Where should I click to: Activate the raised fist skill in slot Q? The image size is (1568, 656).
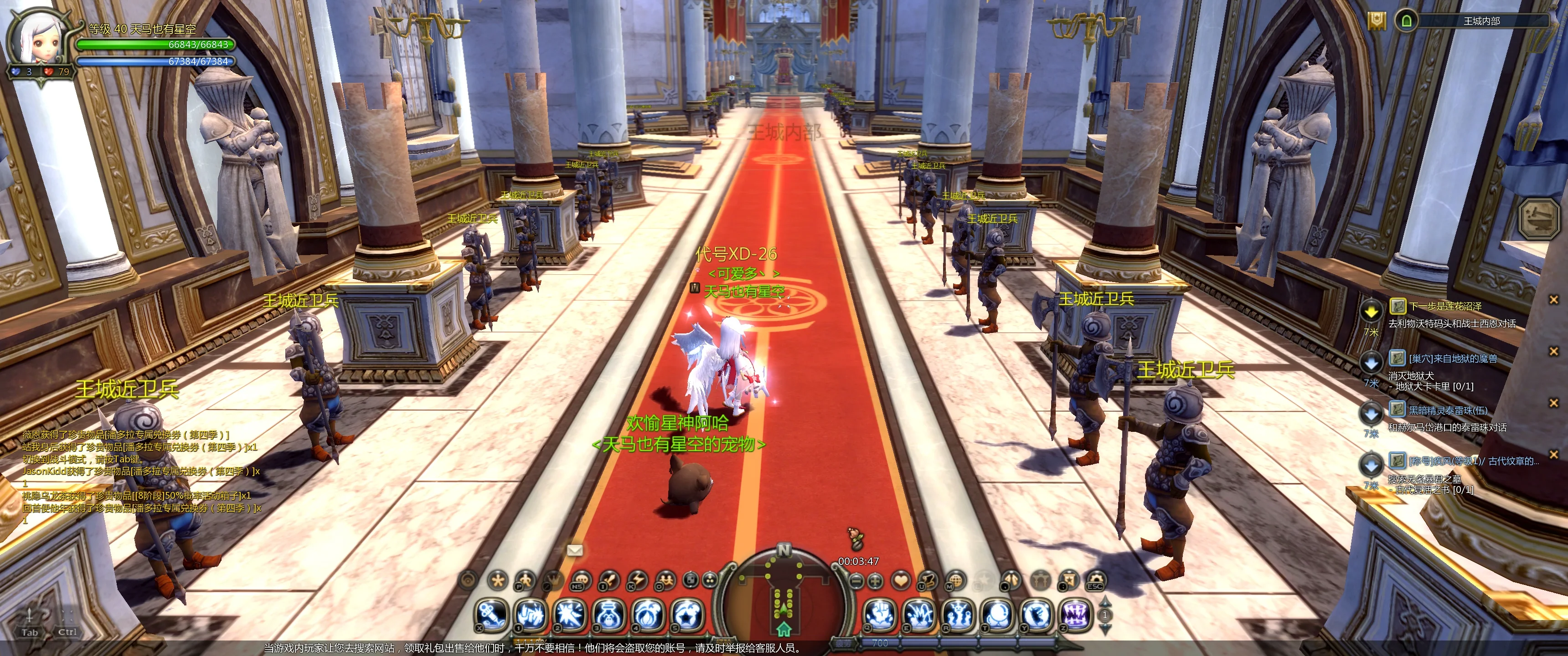pos(880,615)
